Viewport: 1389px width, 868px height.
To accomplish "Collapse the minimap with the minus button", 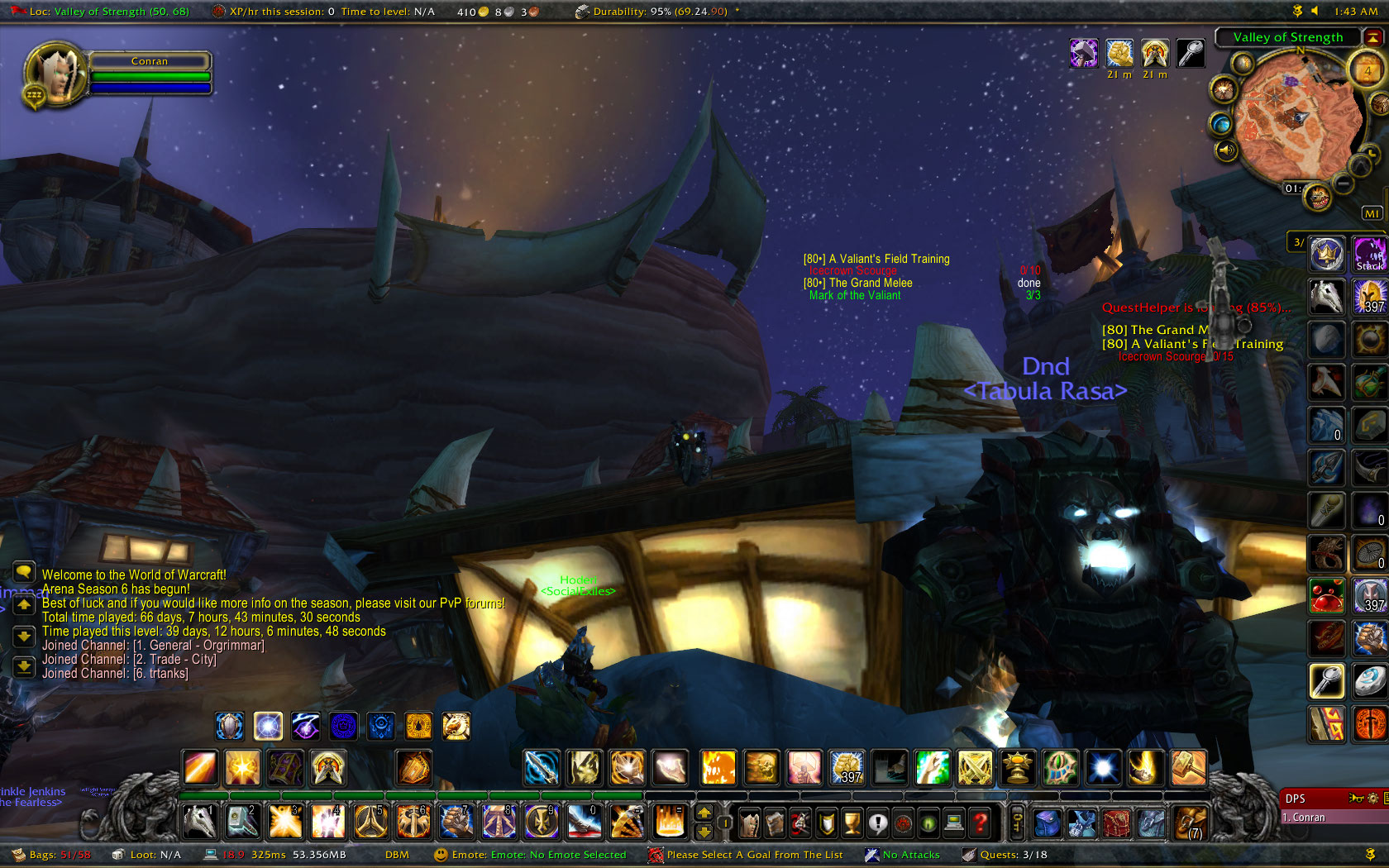I will tap(1343, 184).
